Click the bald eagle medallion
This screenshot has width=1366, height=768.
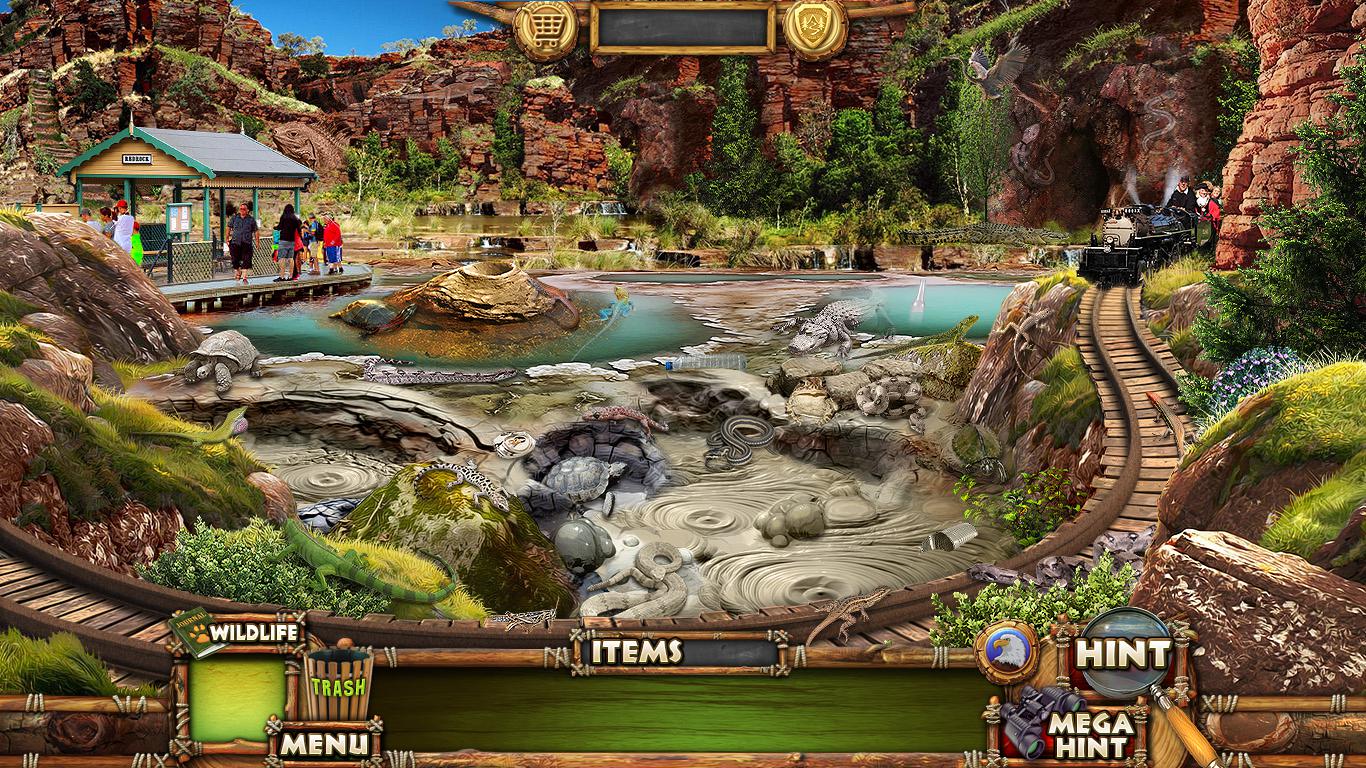coord(1007,651)
